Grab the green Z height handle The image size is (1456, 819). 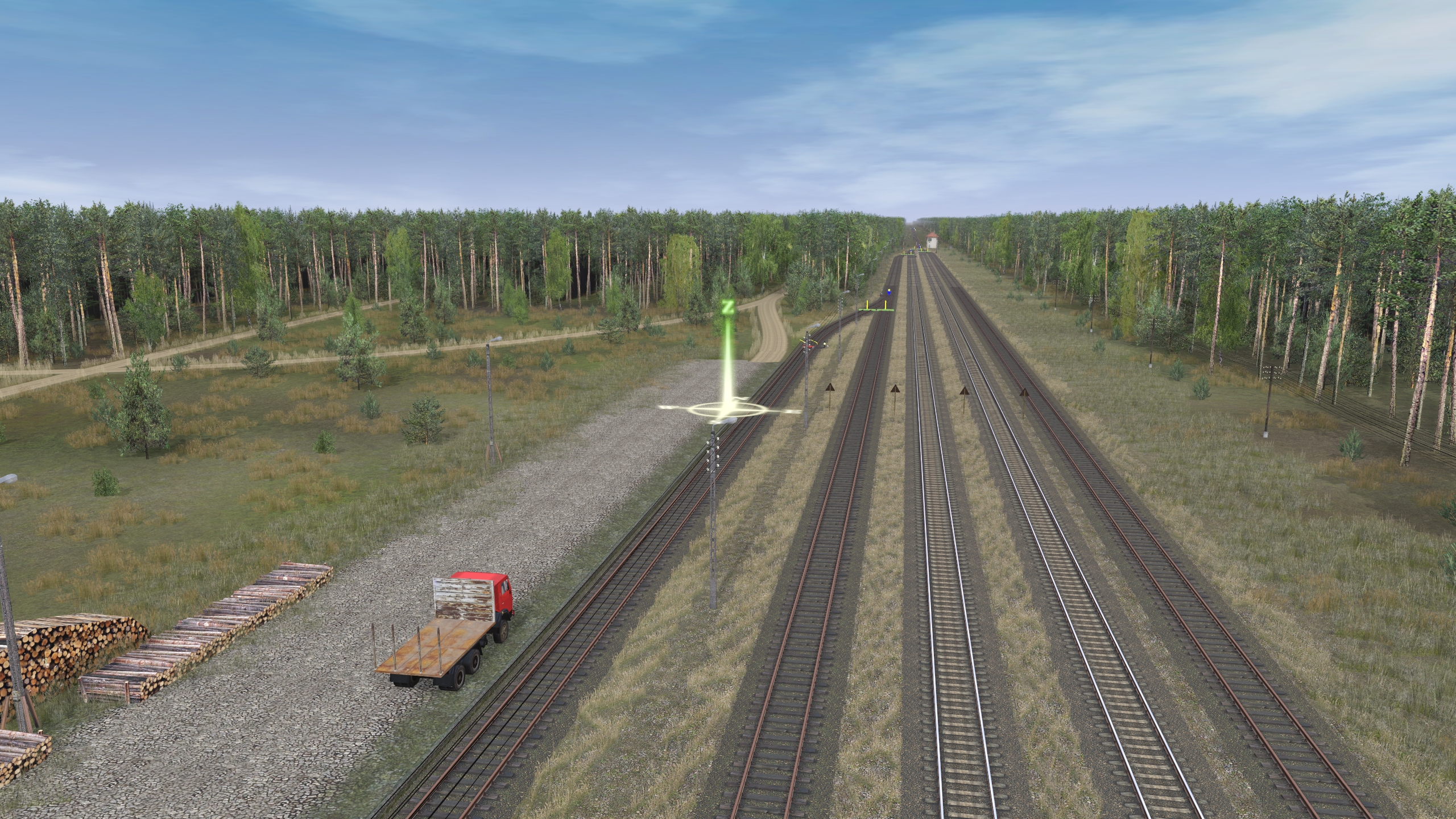click(x=726, y=308)
